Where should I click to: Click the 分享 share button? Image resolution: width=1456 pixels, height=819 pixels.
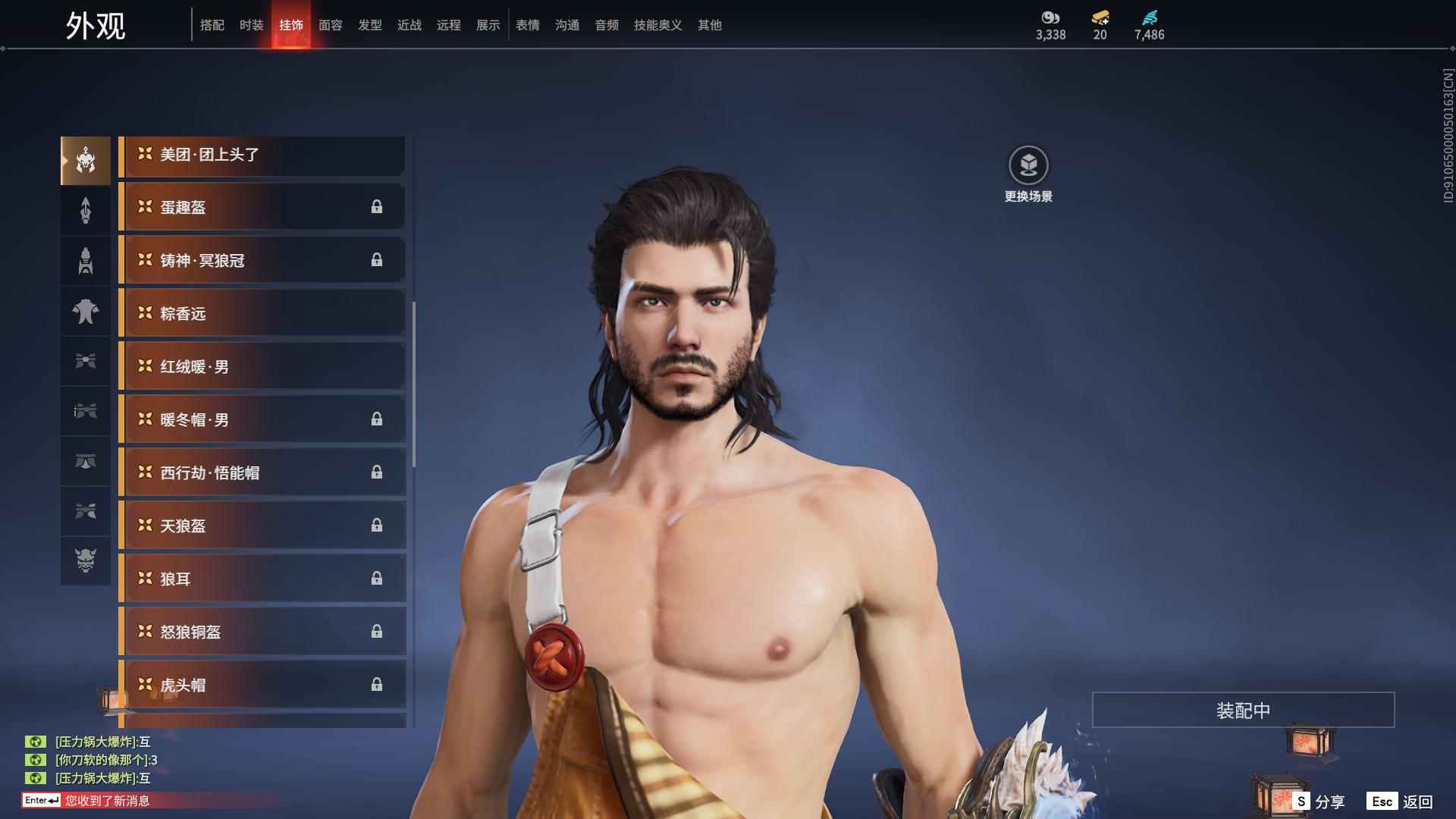click(x=1320, y=801)
